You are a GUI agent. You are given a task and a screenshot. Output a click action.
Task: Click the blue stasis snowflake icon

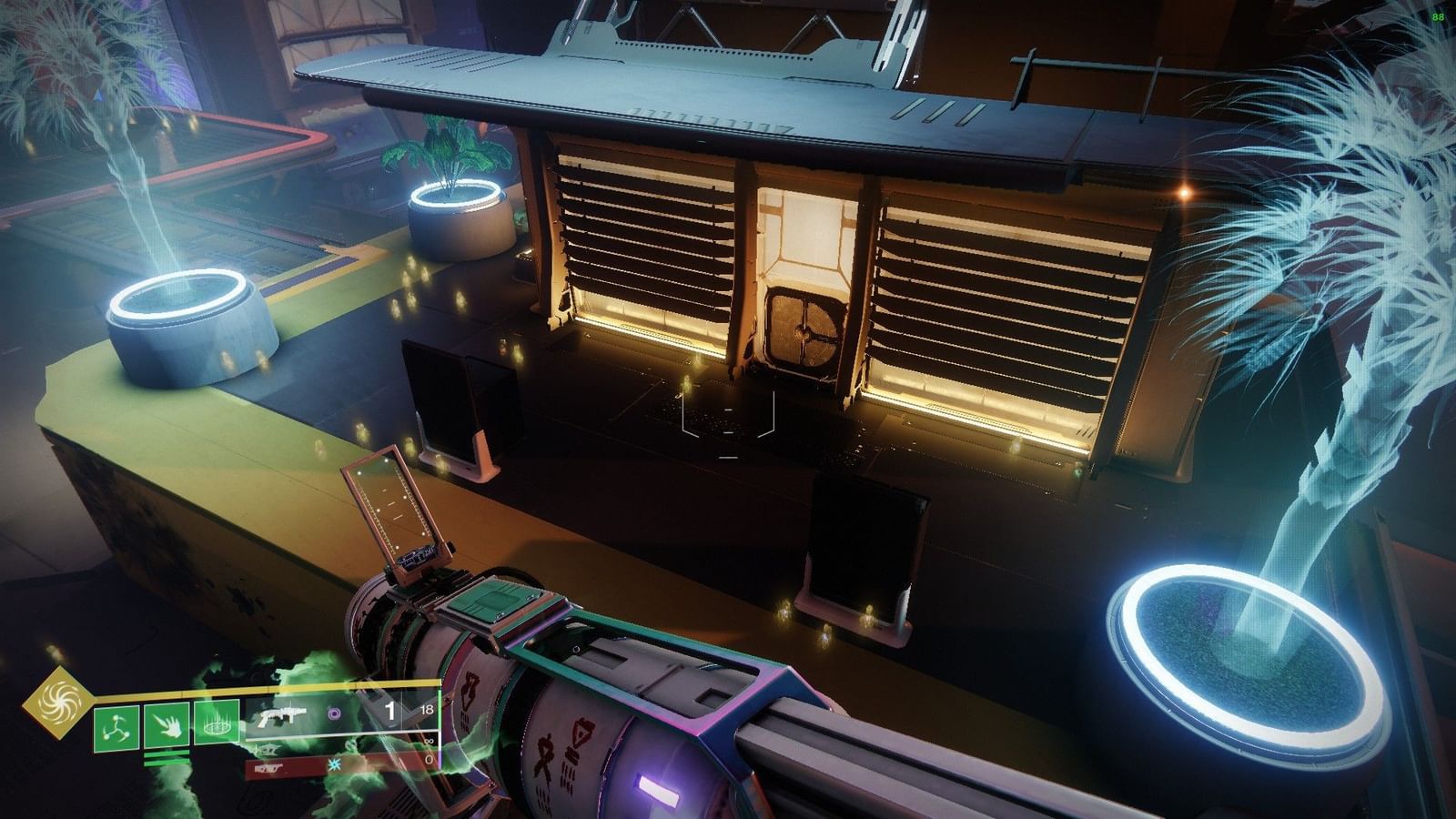[x=335, y=766]
